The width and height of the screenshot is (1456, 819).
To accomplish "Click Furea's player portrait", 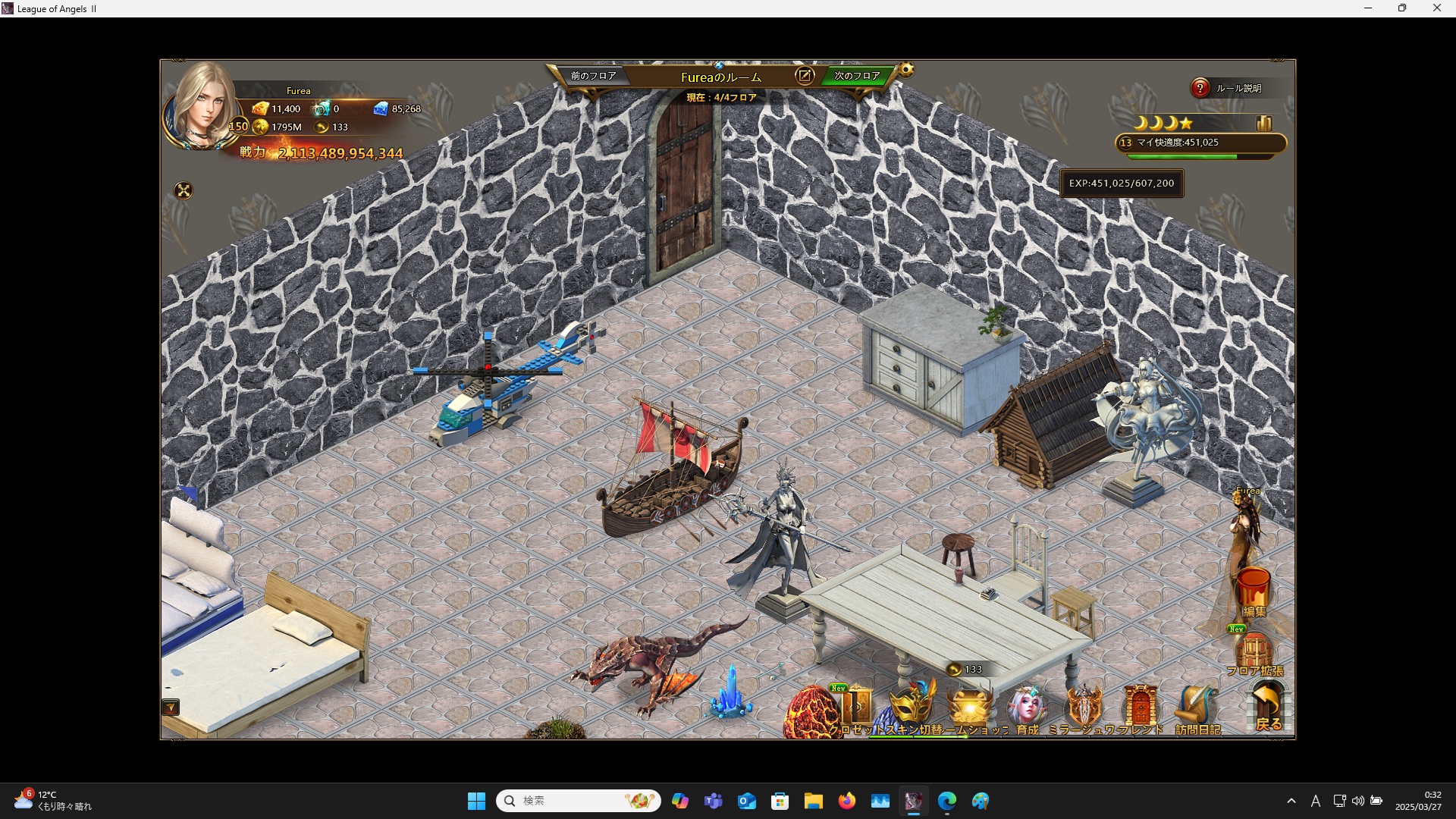I will [202, 106].
